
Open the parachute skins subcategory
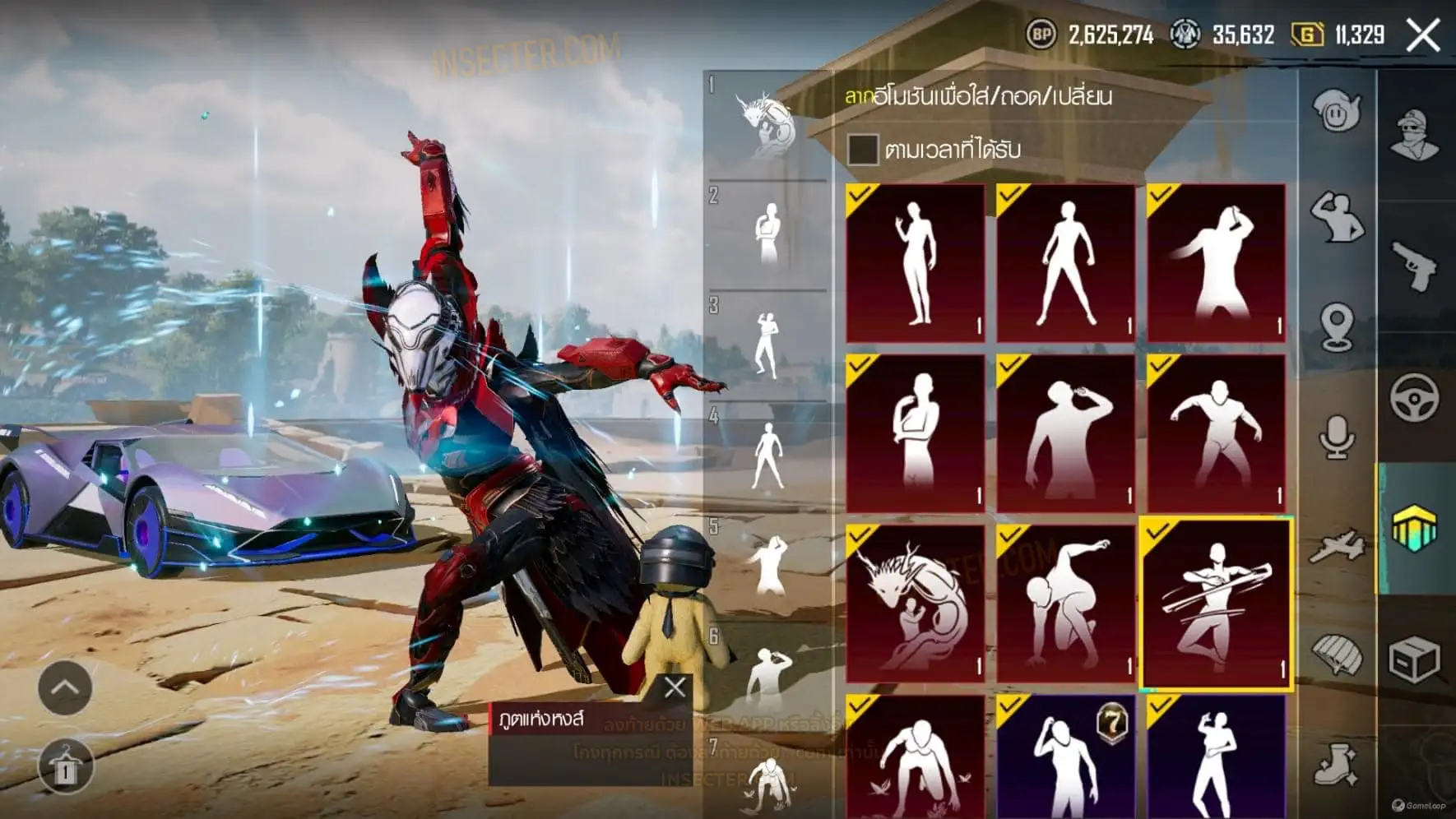click(x=1337, y=655)
